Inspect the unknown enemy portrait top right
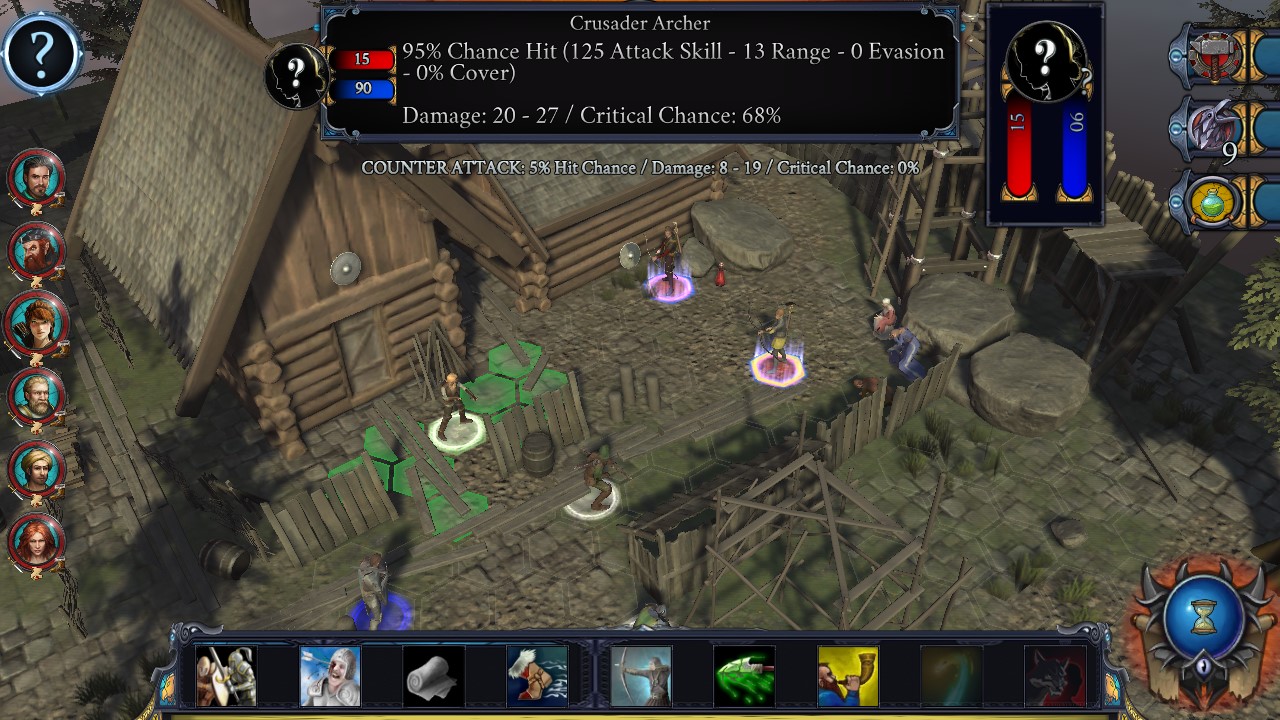Image resolution: width=1280 pixels, height=720 pixels. (x=1044, y=60)
